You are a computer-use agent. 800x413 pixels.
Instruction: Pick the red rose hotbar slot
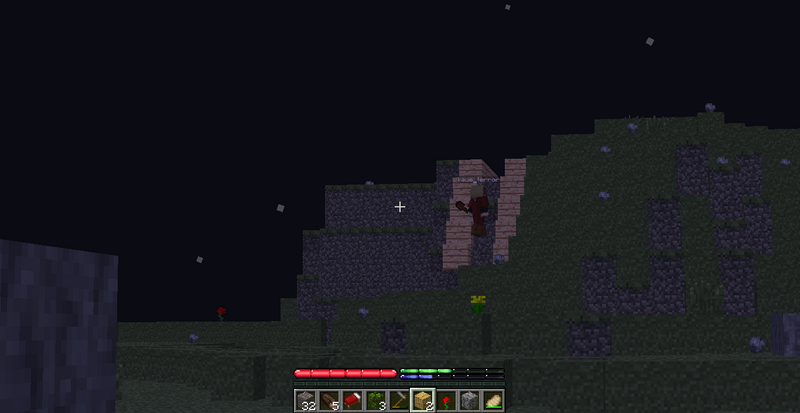446,401
